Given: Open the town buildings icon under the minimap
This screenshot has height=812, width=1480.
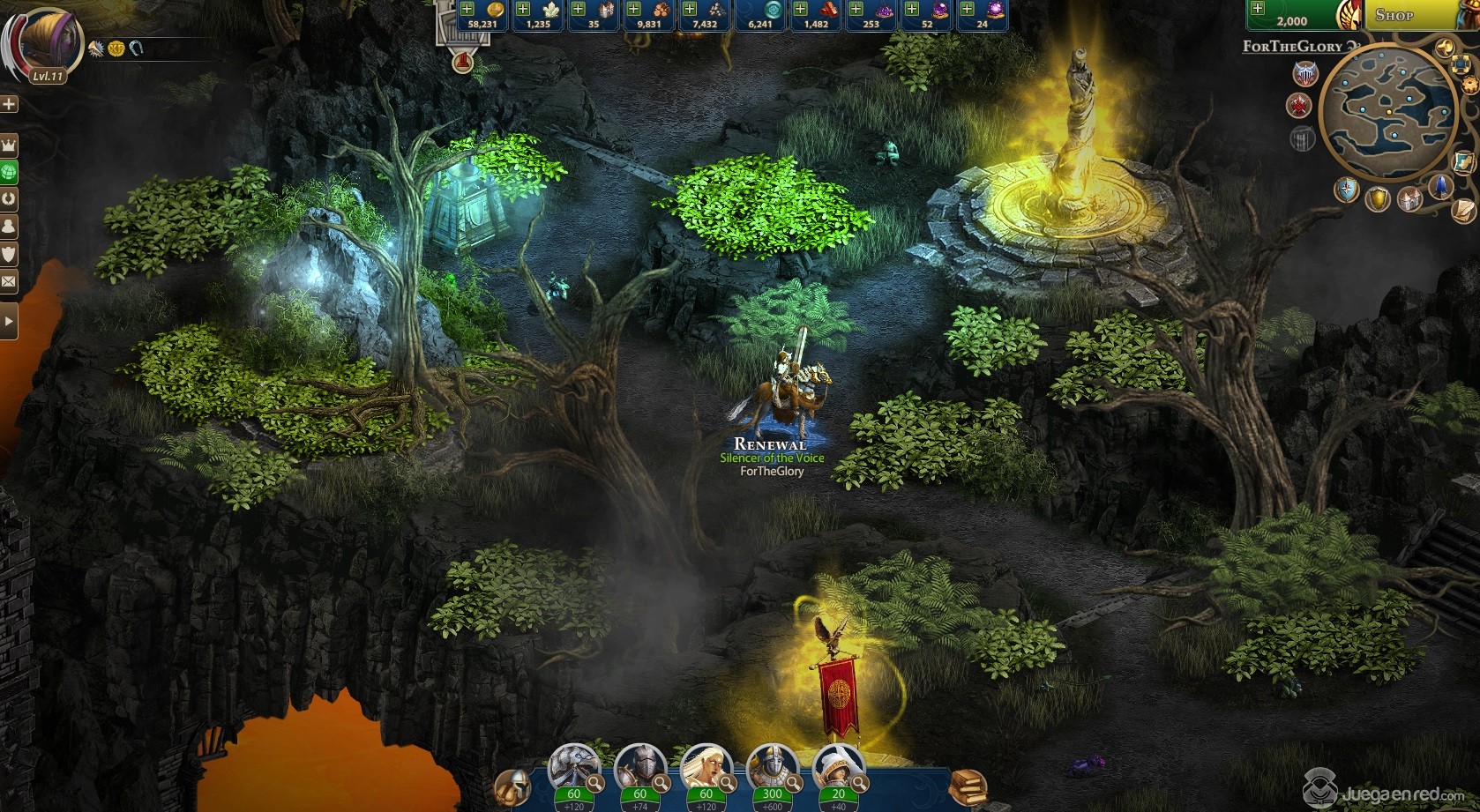Looking at the screenshot, I should pyautogui.click(x=1410, y=198).
